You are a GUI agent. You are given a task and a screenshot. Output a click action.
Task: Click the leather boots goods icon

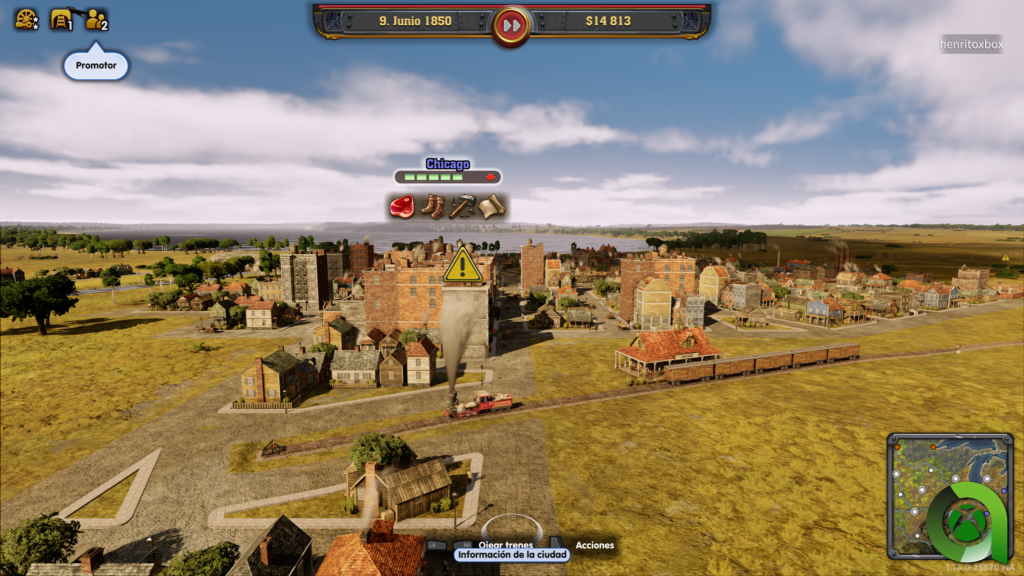[x=432, y=207]
